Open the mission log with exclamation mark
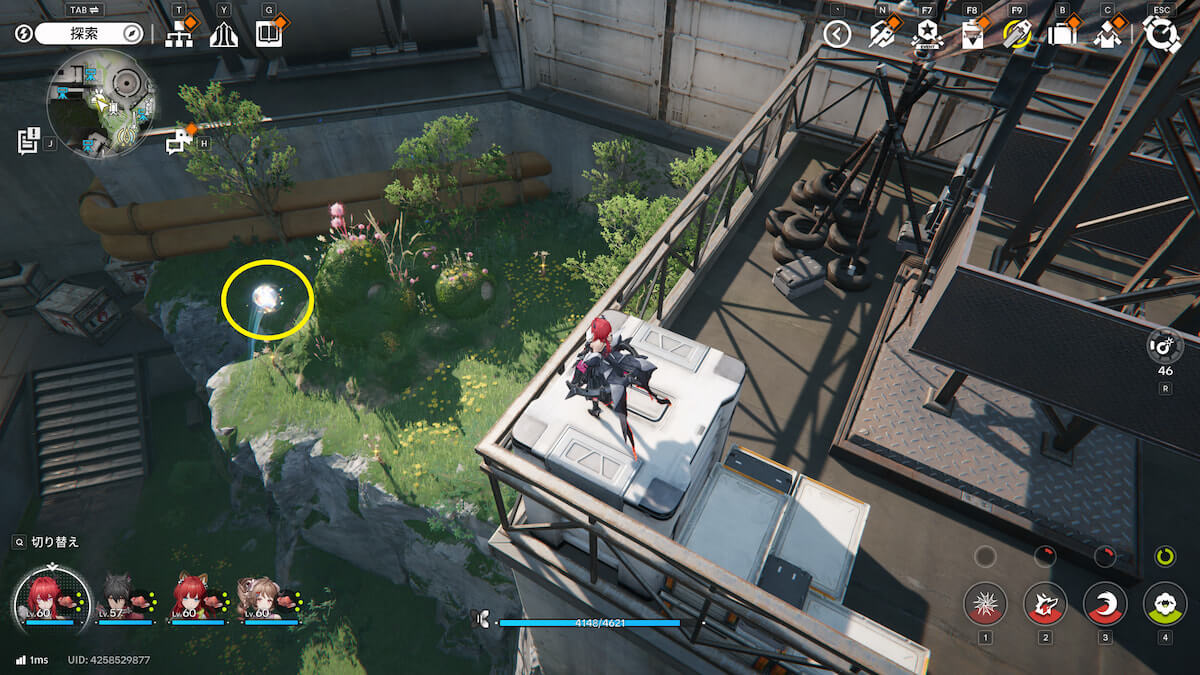This screenshot has width=1200, height=675. (x=28, y=140)
